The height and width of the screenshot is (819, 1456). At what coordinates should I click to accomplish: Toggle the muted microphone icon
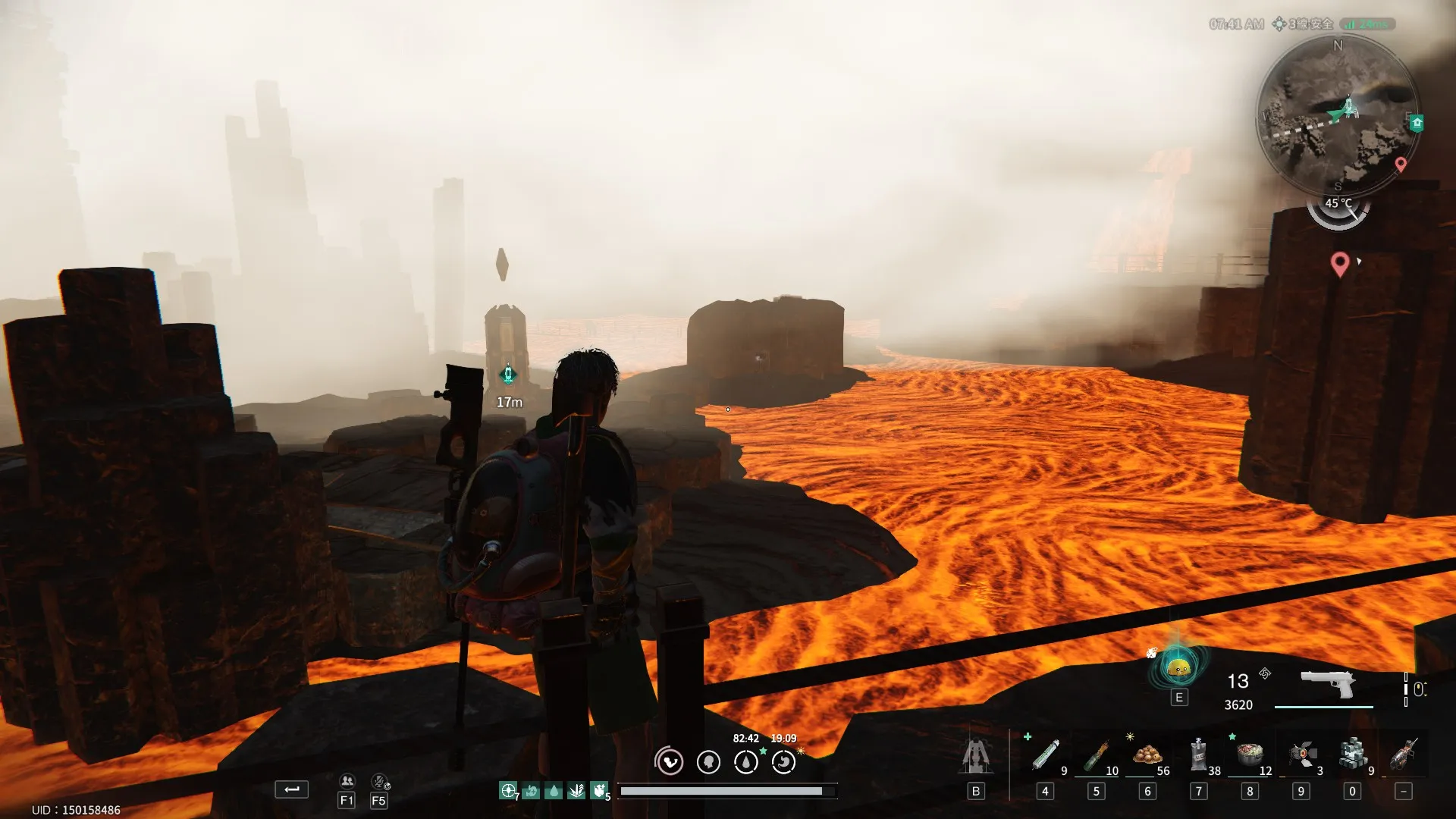point(379,781)
